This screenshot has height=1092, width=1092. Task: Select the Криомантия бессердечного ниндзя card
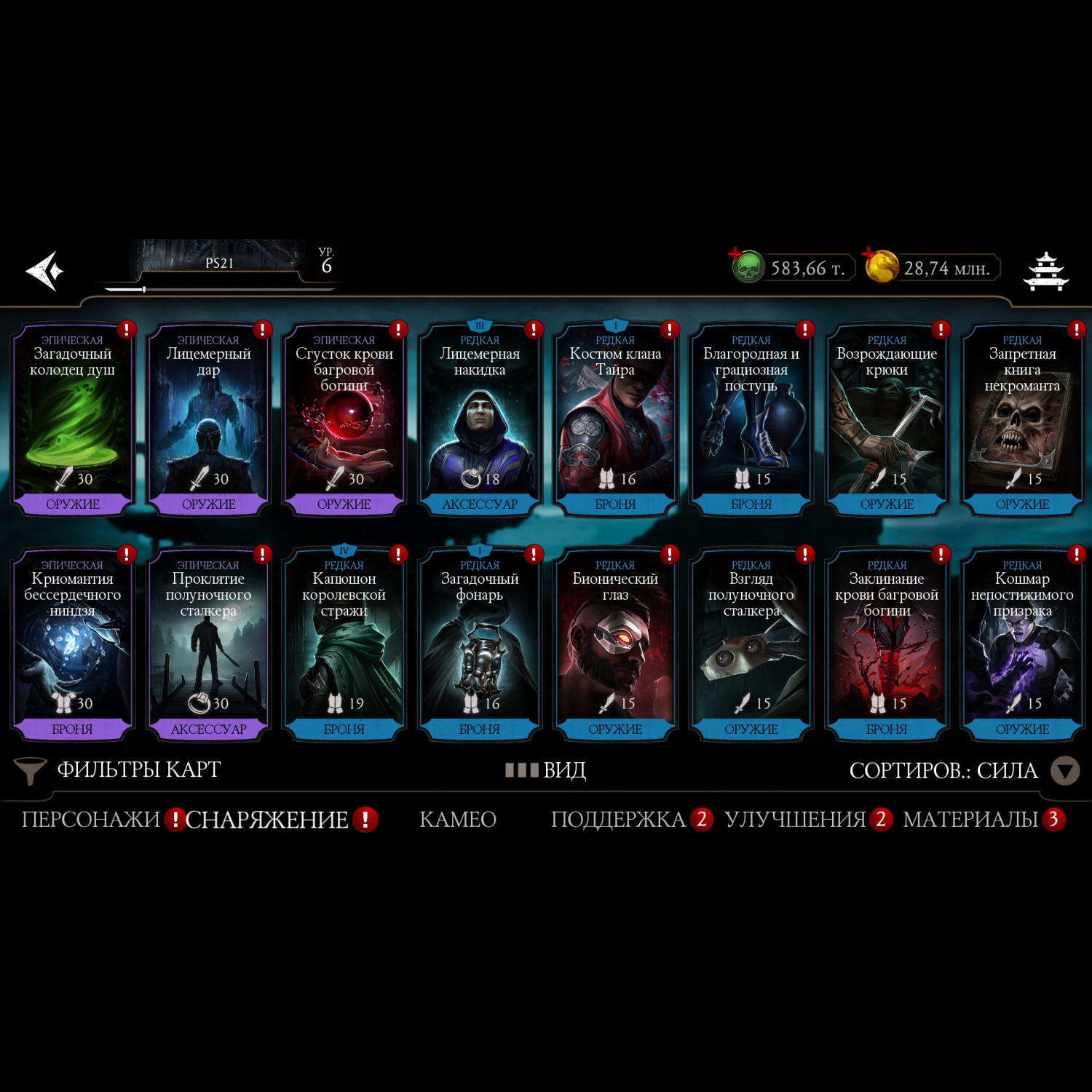tap(72, 646)
